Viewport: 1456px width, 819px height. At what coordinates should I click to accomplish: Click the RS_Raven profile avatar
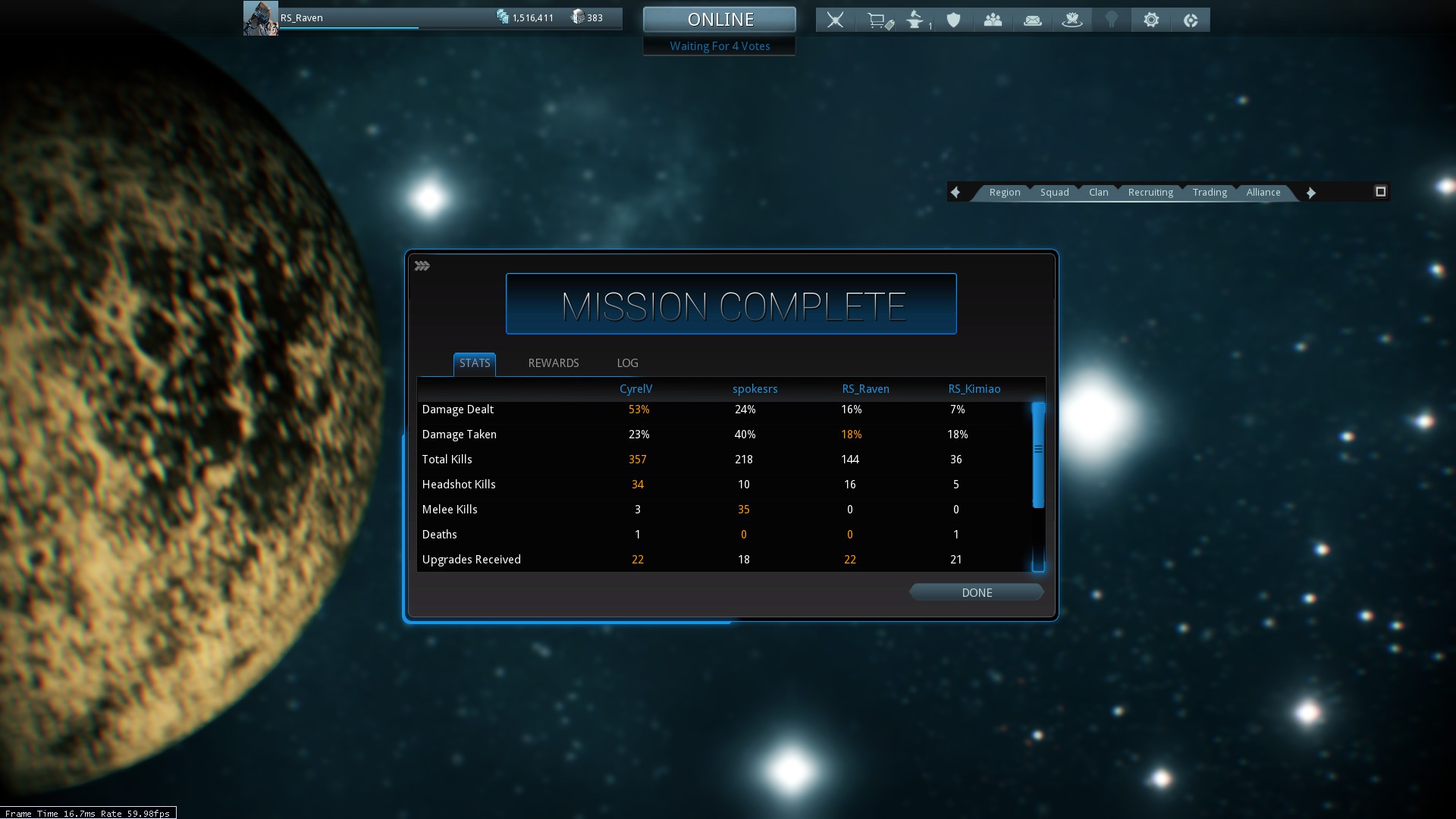260,18
